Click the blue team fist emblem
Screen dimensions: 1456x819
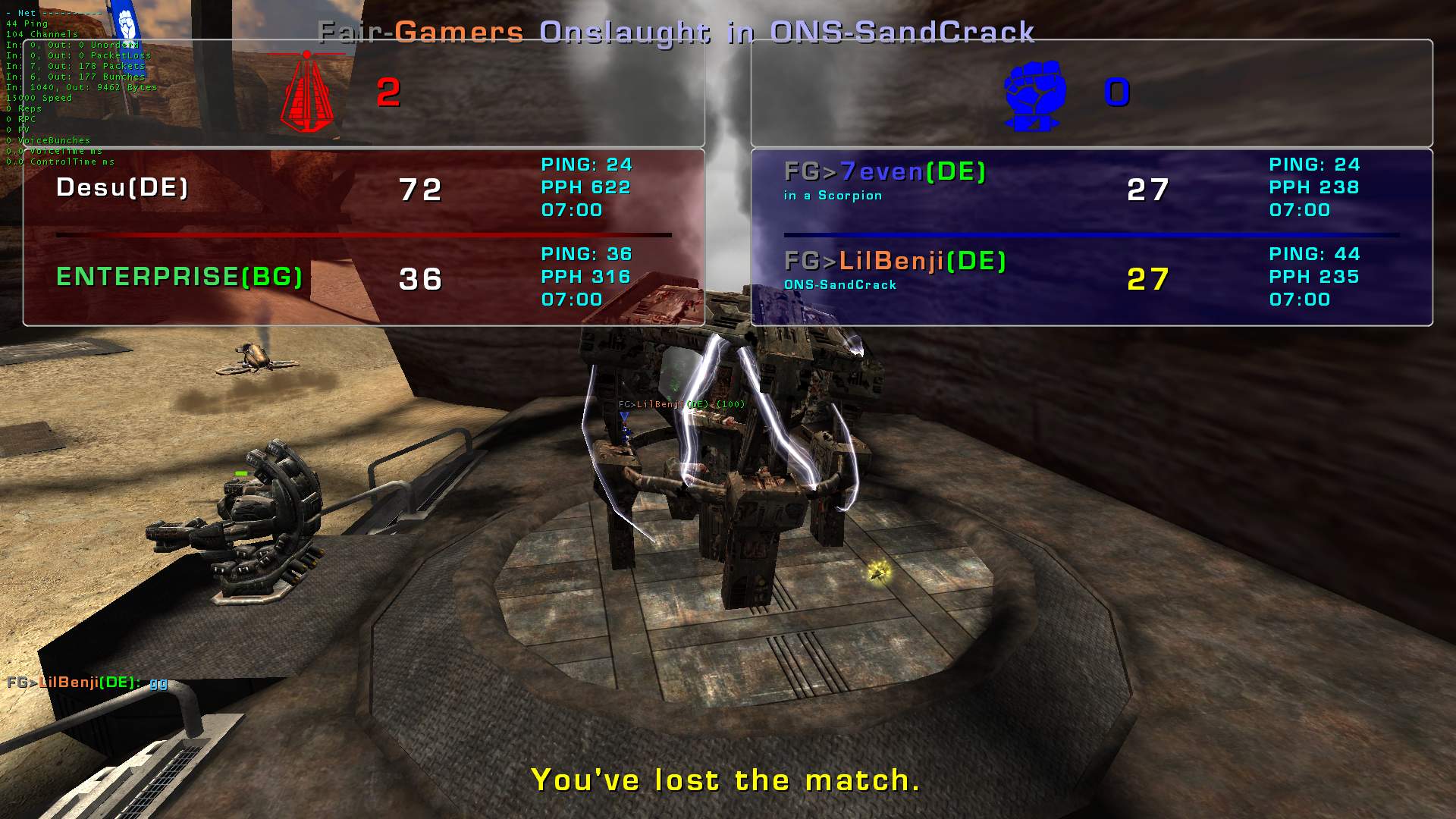point(1034,95)
